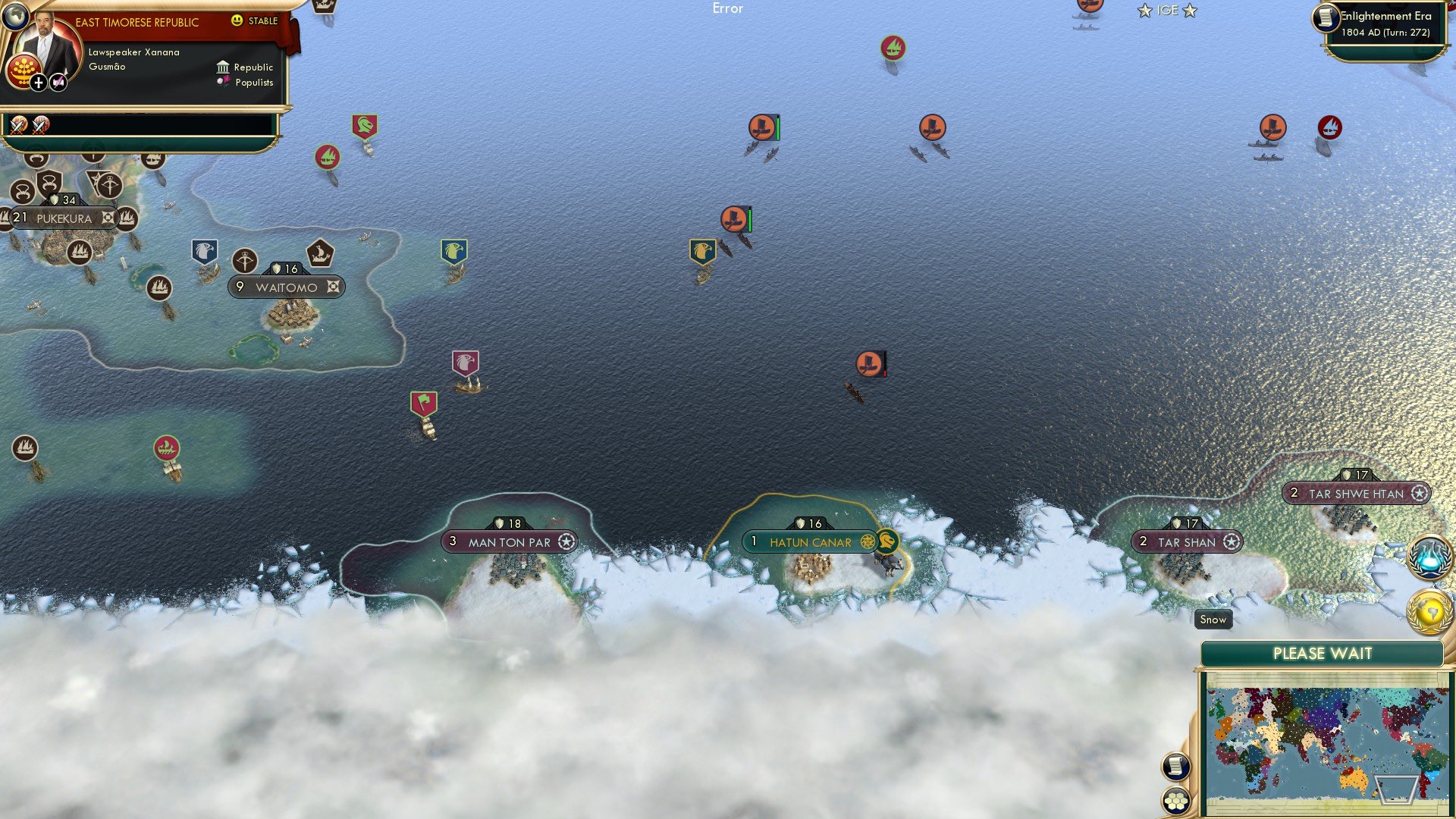The image size is (1456, 819).
Task: Click the city-state star on Tar Shan banner
Action: point(1232,541)
